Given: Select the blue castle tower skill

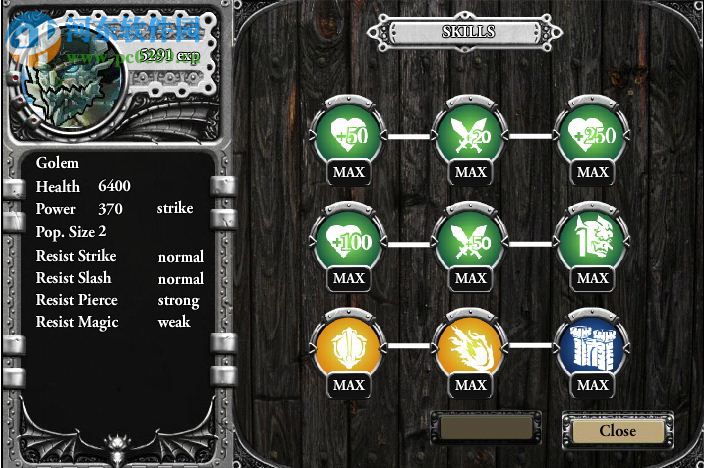Looking at the screenshot, I should [x=592, y=347].
